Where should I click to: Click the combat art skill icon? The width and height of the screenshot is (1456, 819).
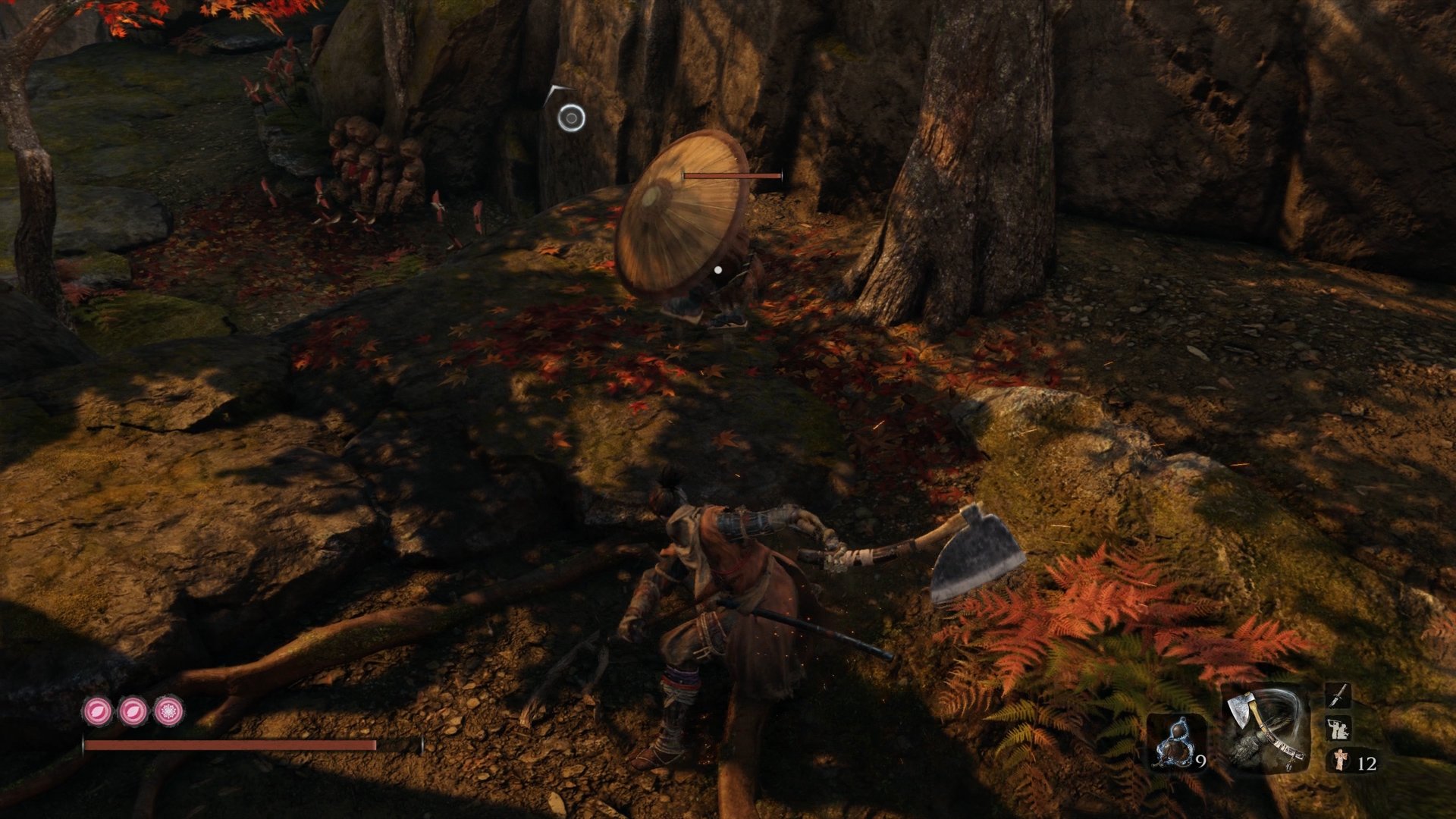click(1339, 729)
